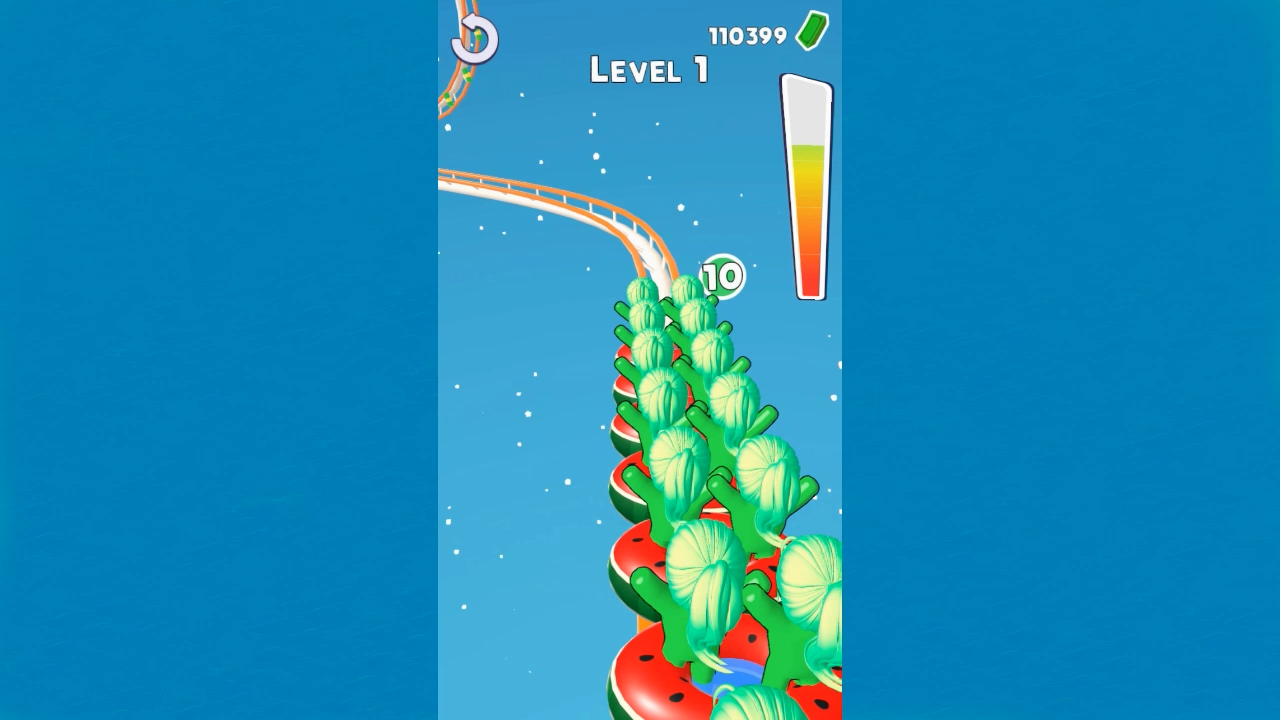The height and width of the screenshot is (720, 1280).
Task: Expand the Level 1 header
Action: coord(648,71)
